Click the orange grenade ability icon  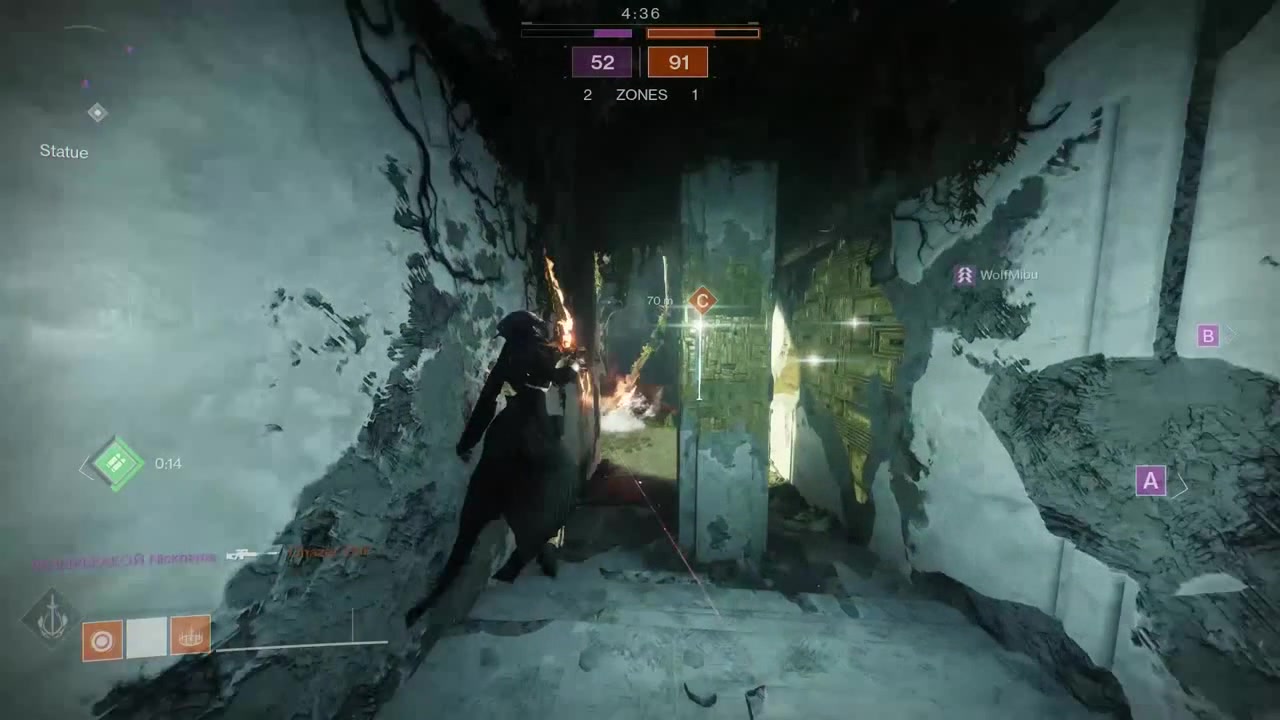tap(102, 639)
